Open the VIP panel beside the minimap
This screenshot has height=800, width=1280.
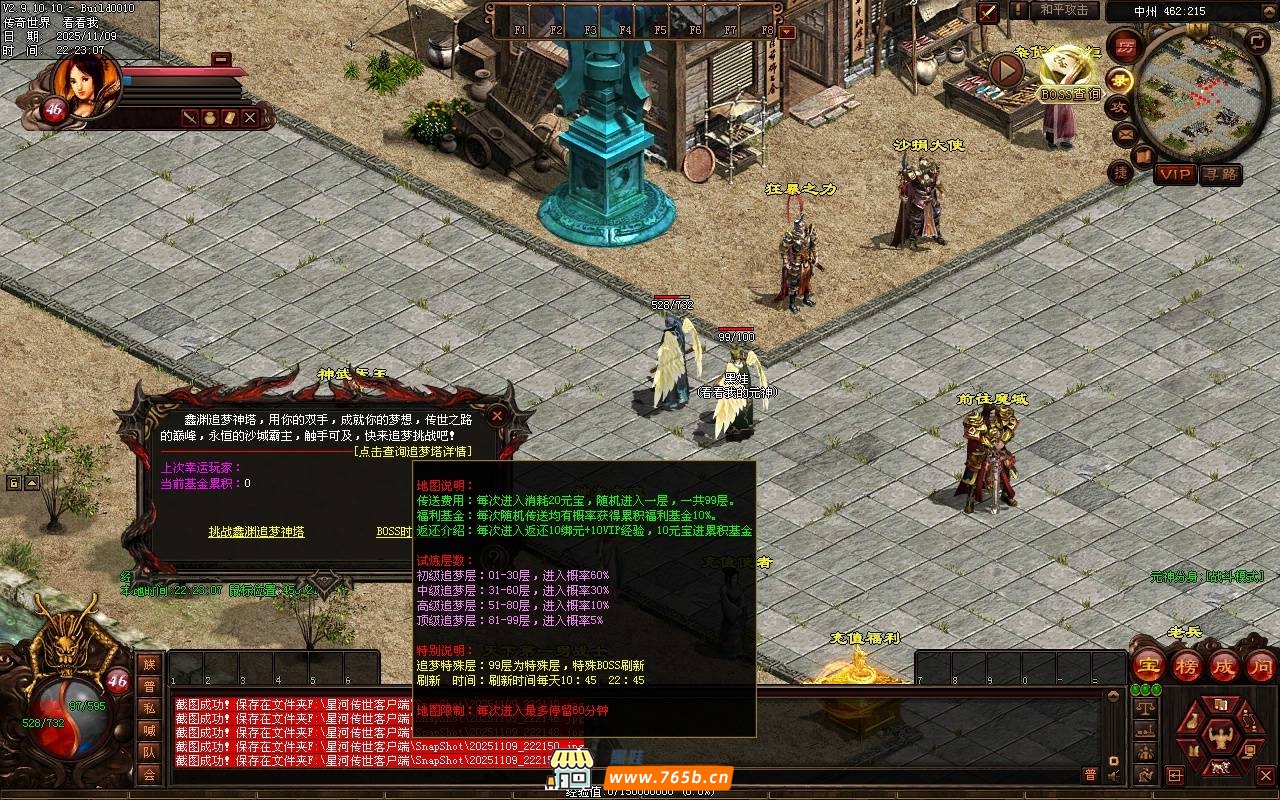tap(1175, 175)
